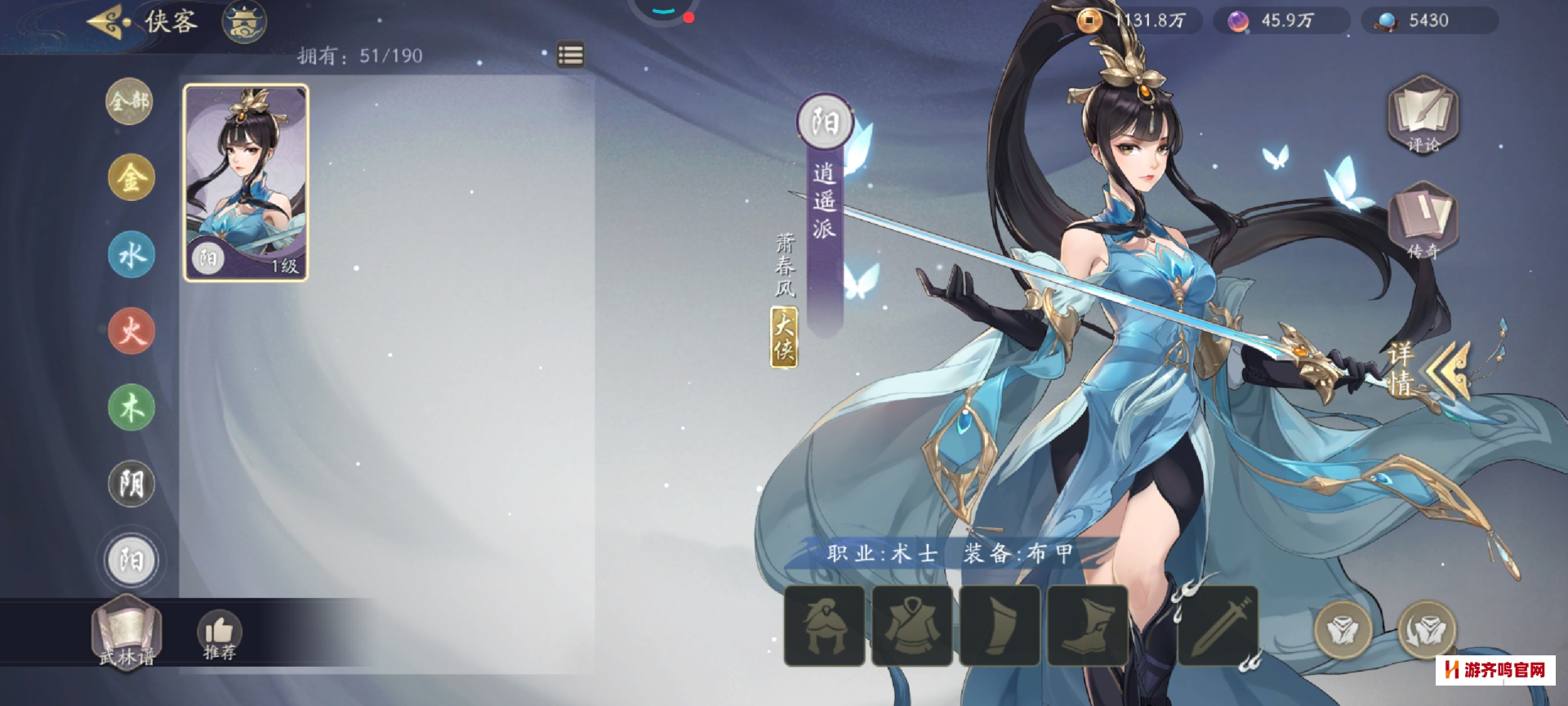This screenshot has height=706, width=1568.
Task: Expand the 详情 details panel
Action: (x=1425, y=369)
